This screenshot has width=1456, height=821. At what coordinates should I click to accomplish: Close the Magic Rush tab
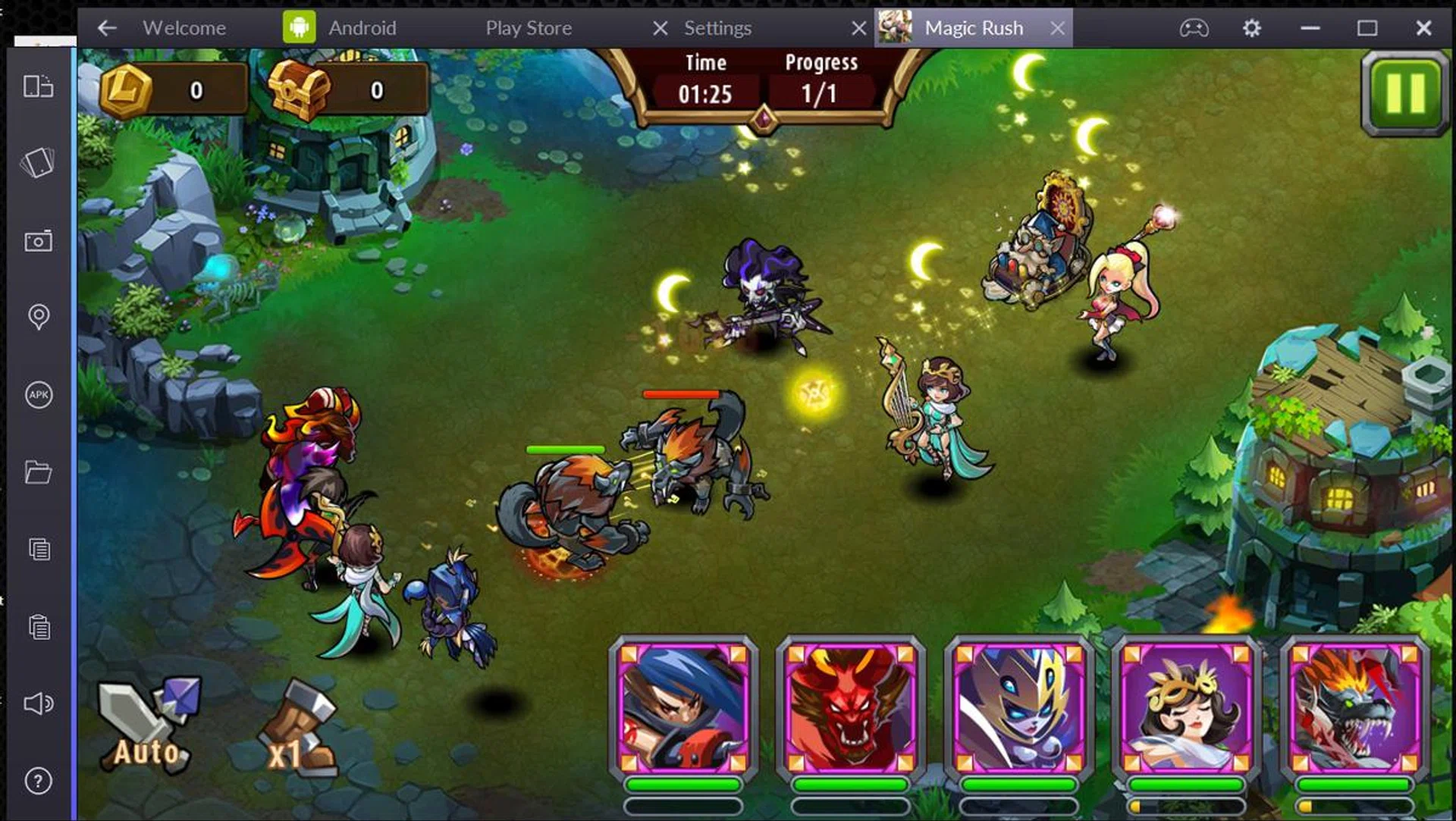pos(1057,28)
